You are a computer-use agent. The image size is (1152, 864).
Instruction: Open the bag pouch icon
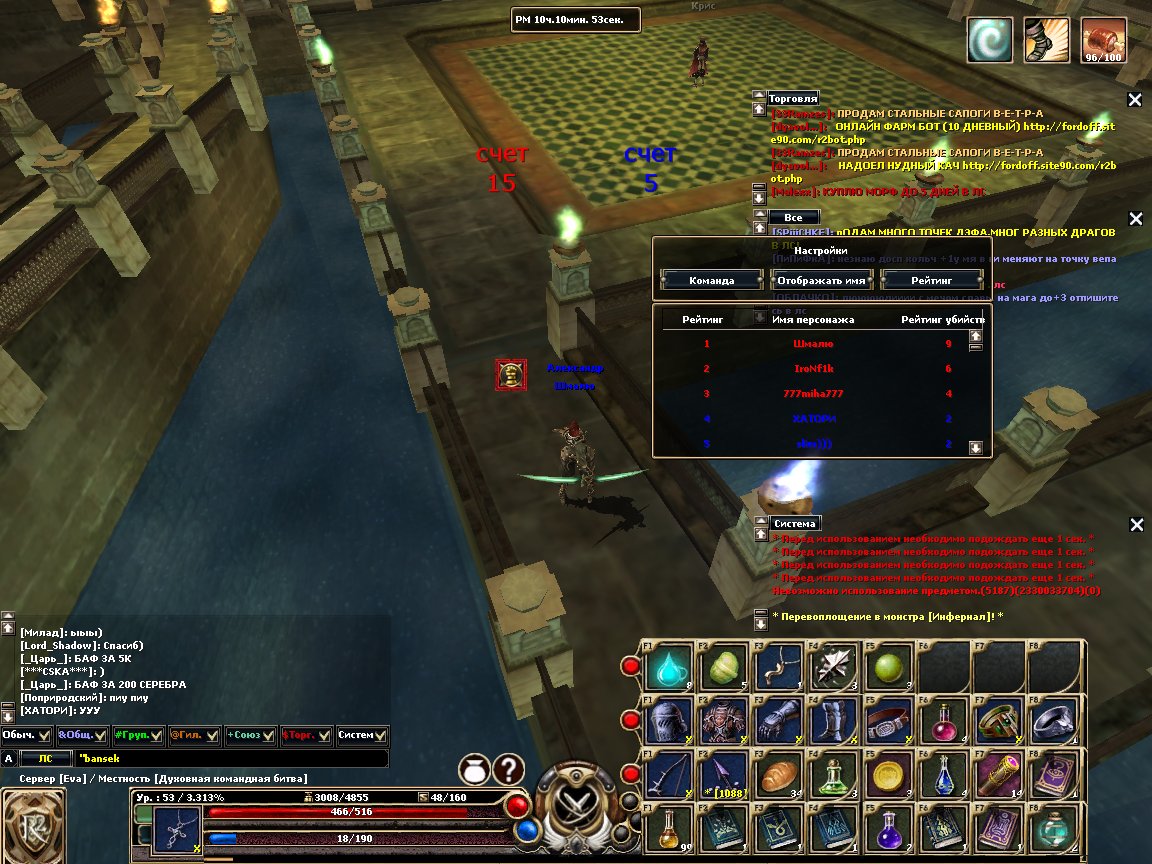474,770
